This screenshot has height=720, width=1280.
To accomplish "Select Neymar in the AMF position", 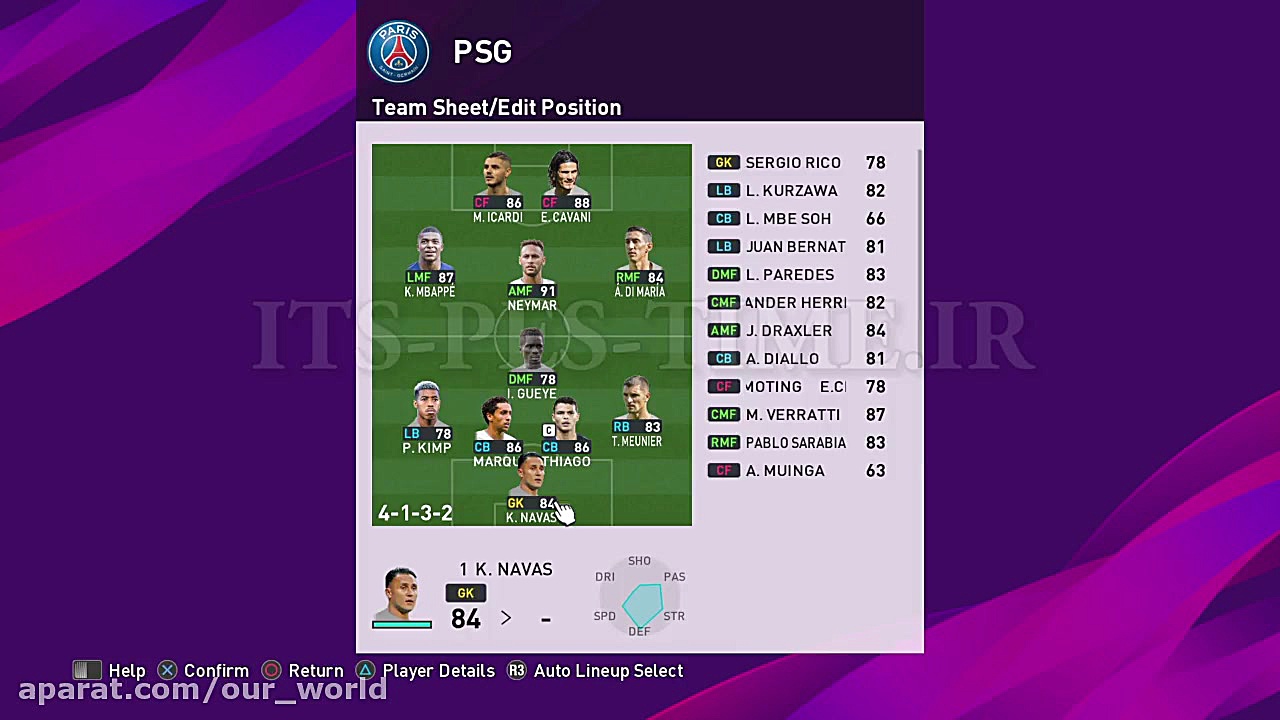I will (x=531, y=265).
